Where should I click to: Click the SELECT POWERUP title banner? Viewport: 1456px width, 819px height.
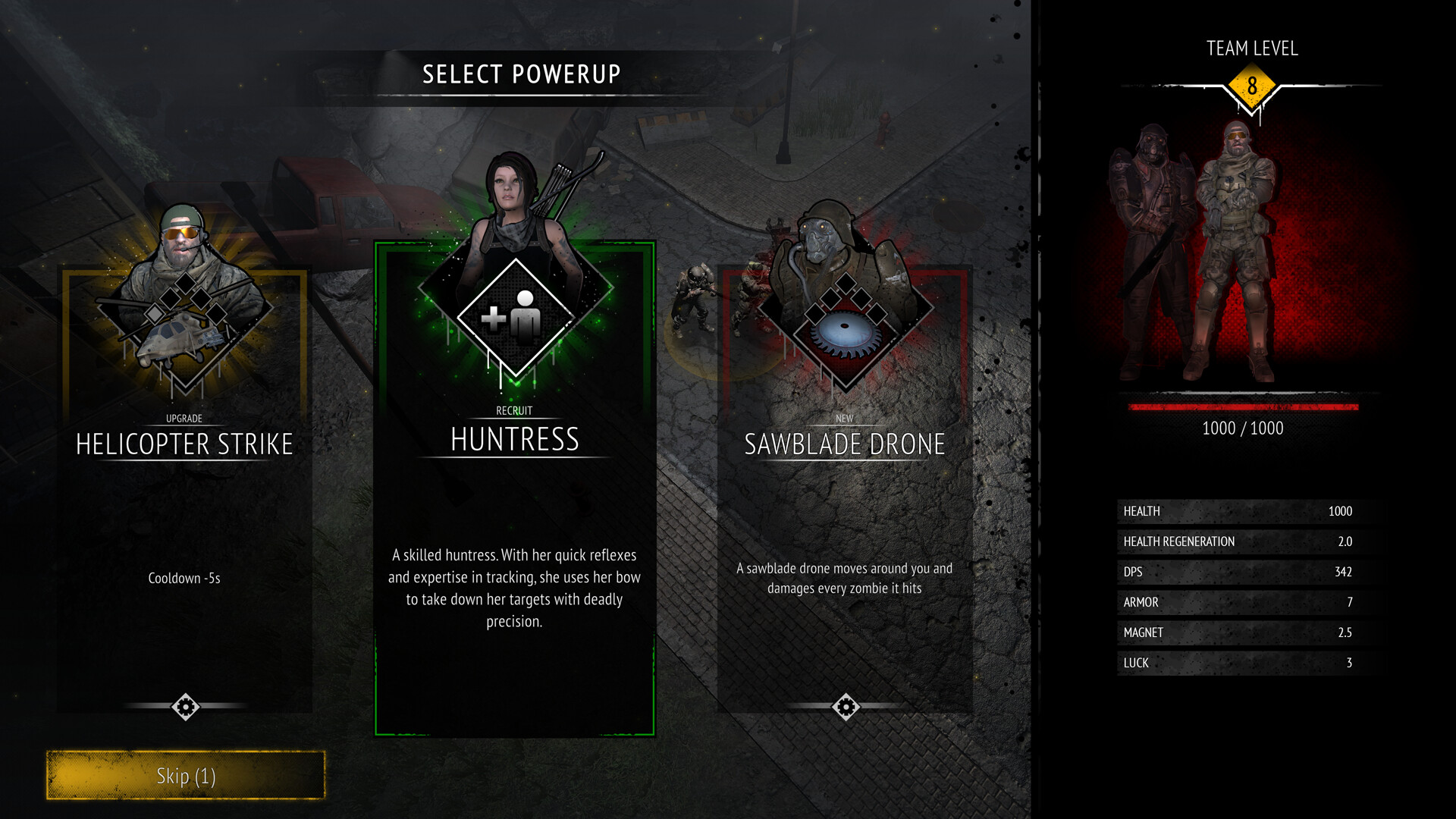pyautogui.click(x=522, y=74)
